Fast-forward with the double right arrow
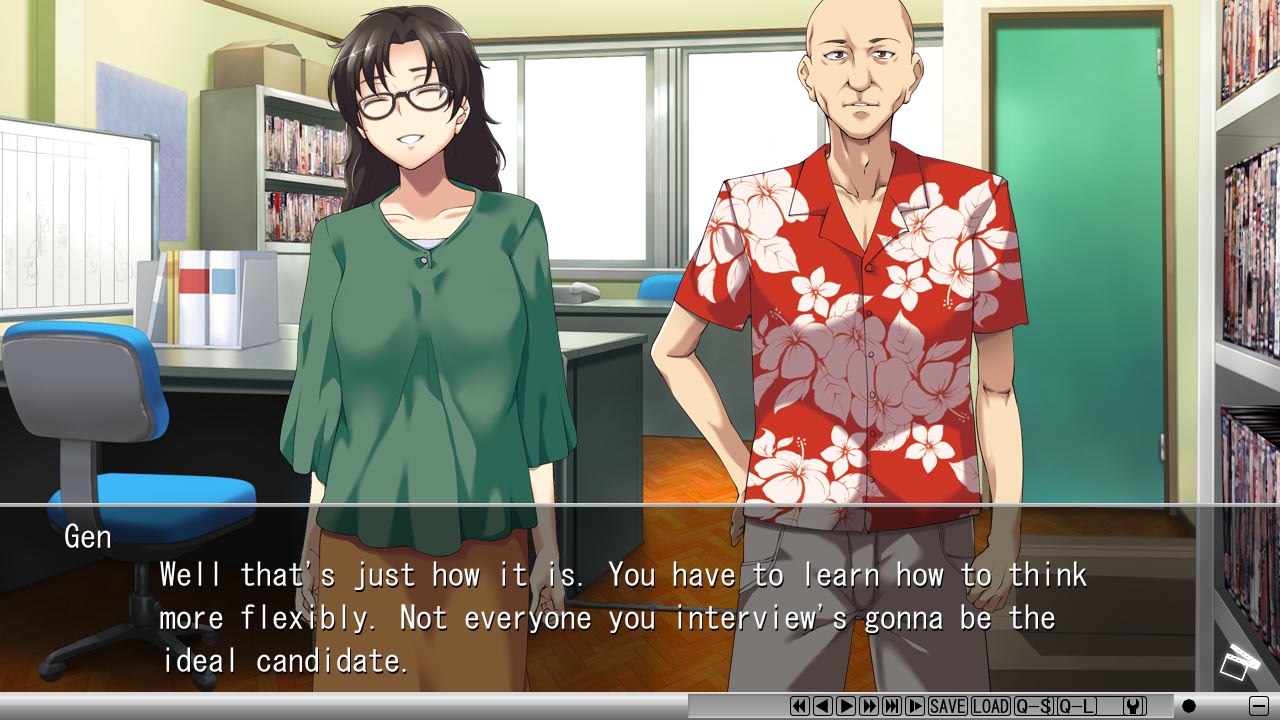 pos(869,706)
